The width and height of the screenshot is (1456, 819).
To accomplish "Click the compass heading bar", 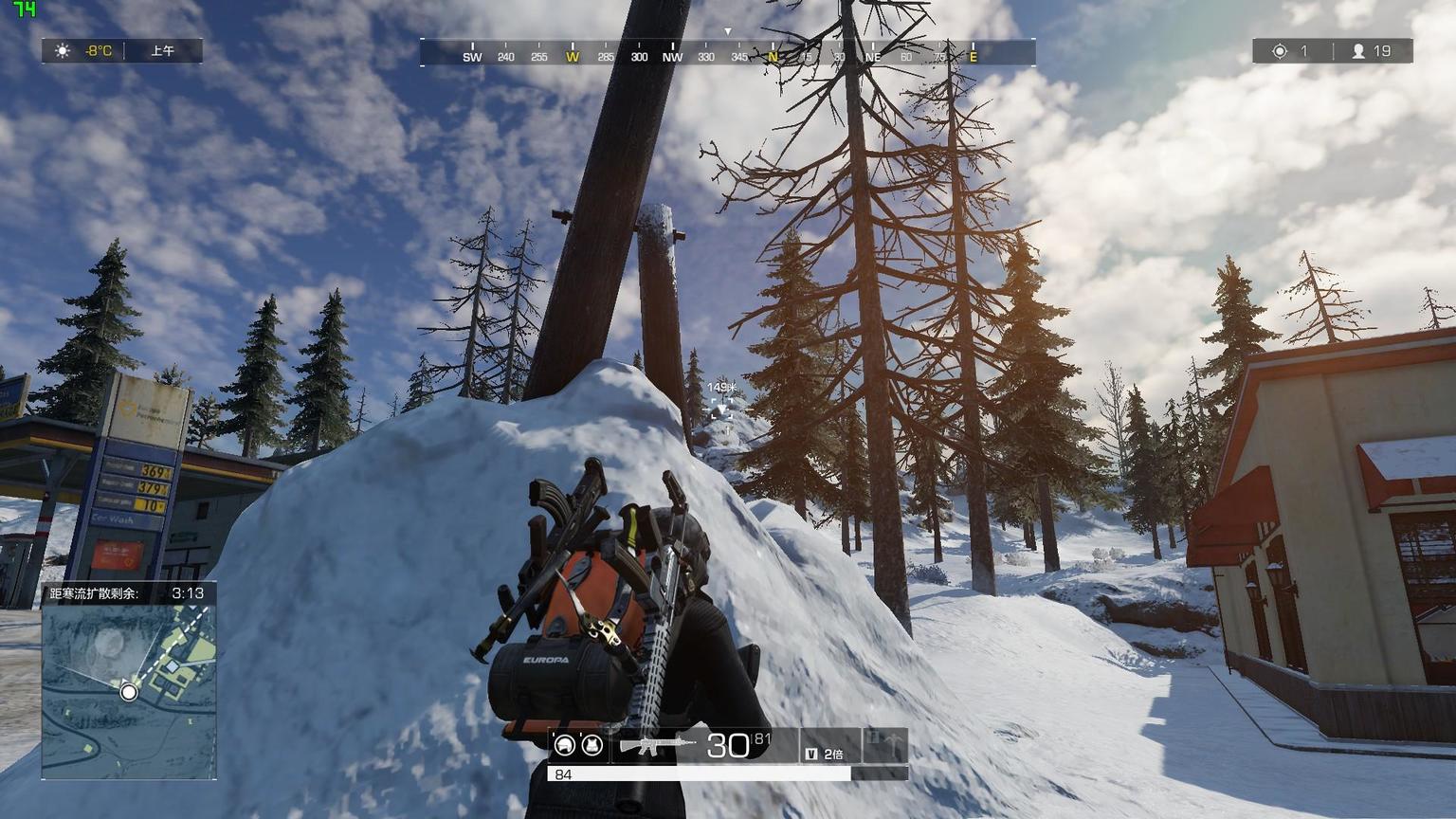I will pyautogui.click(x=727, y=52).
